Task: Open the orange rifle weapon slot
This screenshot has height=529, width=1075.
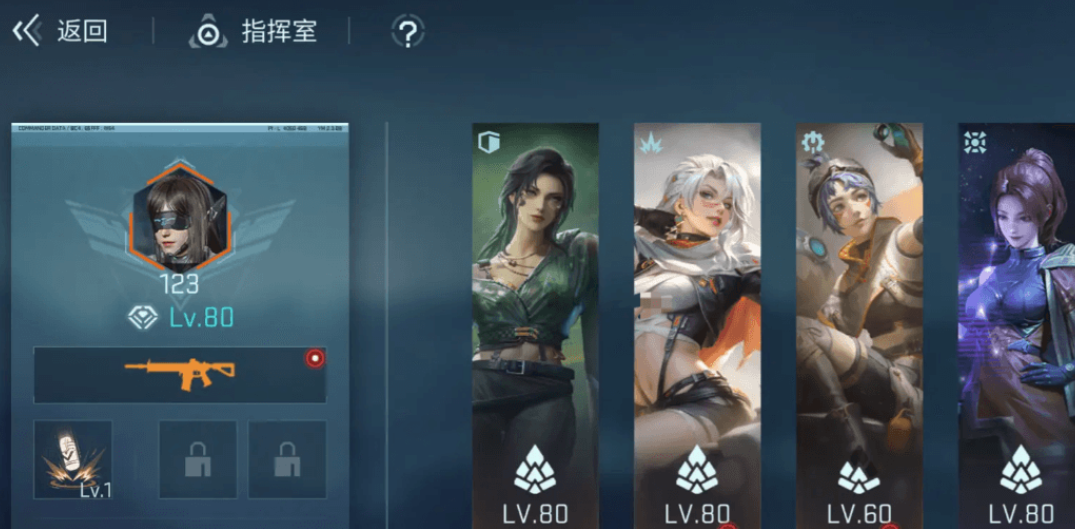Action: tap(180, 374)
